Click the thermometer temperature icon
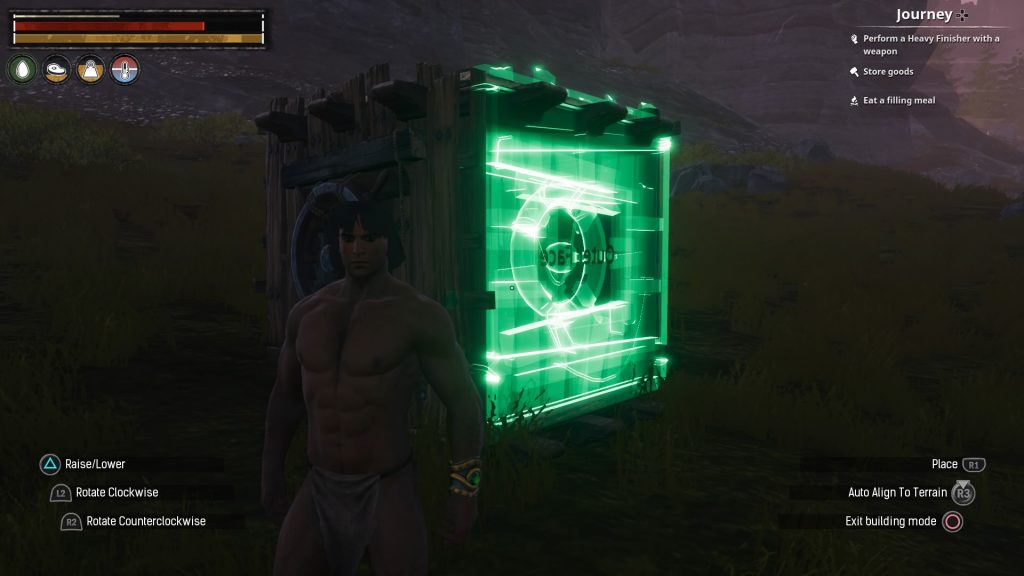This screenshot has height=576, width=1024. click(125, 69)
